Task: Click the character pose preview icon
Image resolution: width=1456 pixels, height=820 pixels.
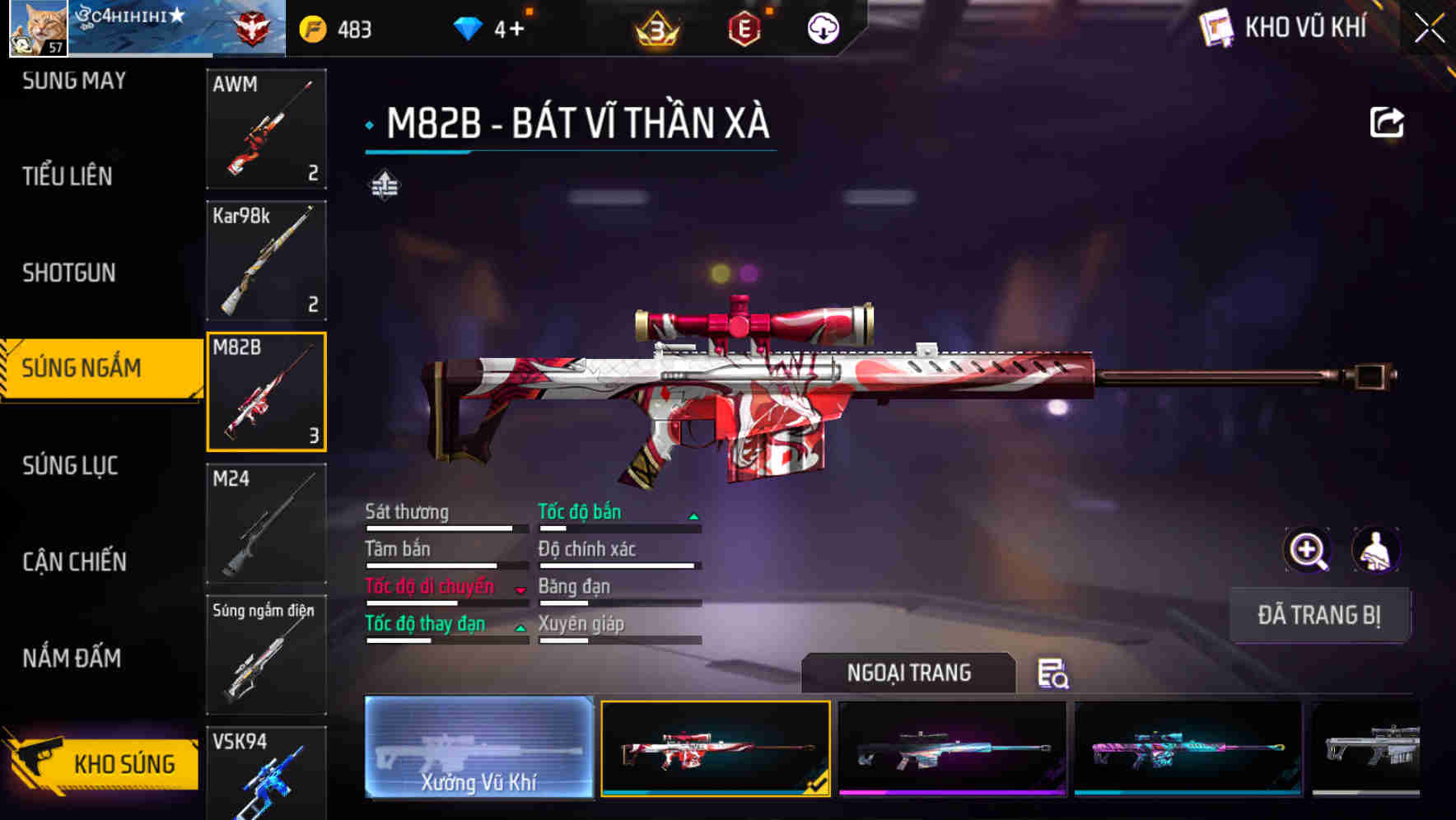Action: click(1377, 550)
